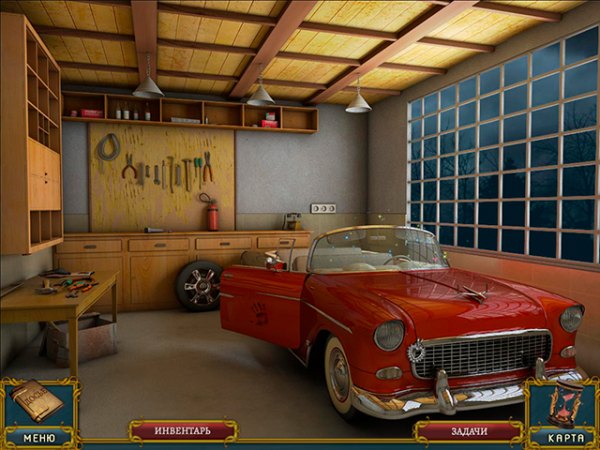The width and height of the screenshot is (600, 450).
Task: Open the МЕНЮ button
Action: point(38,437)
